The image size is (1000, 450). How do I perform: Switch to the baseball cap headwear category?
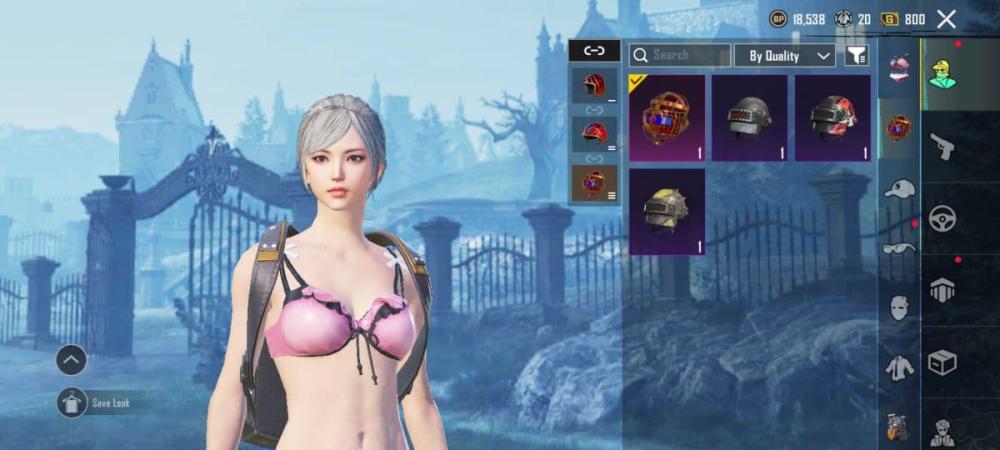(899, 189)
